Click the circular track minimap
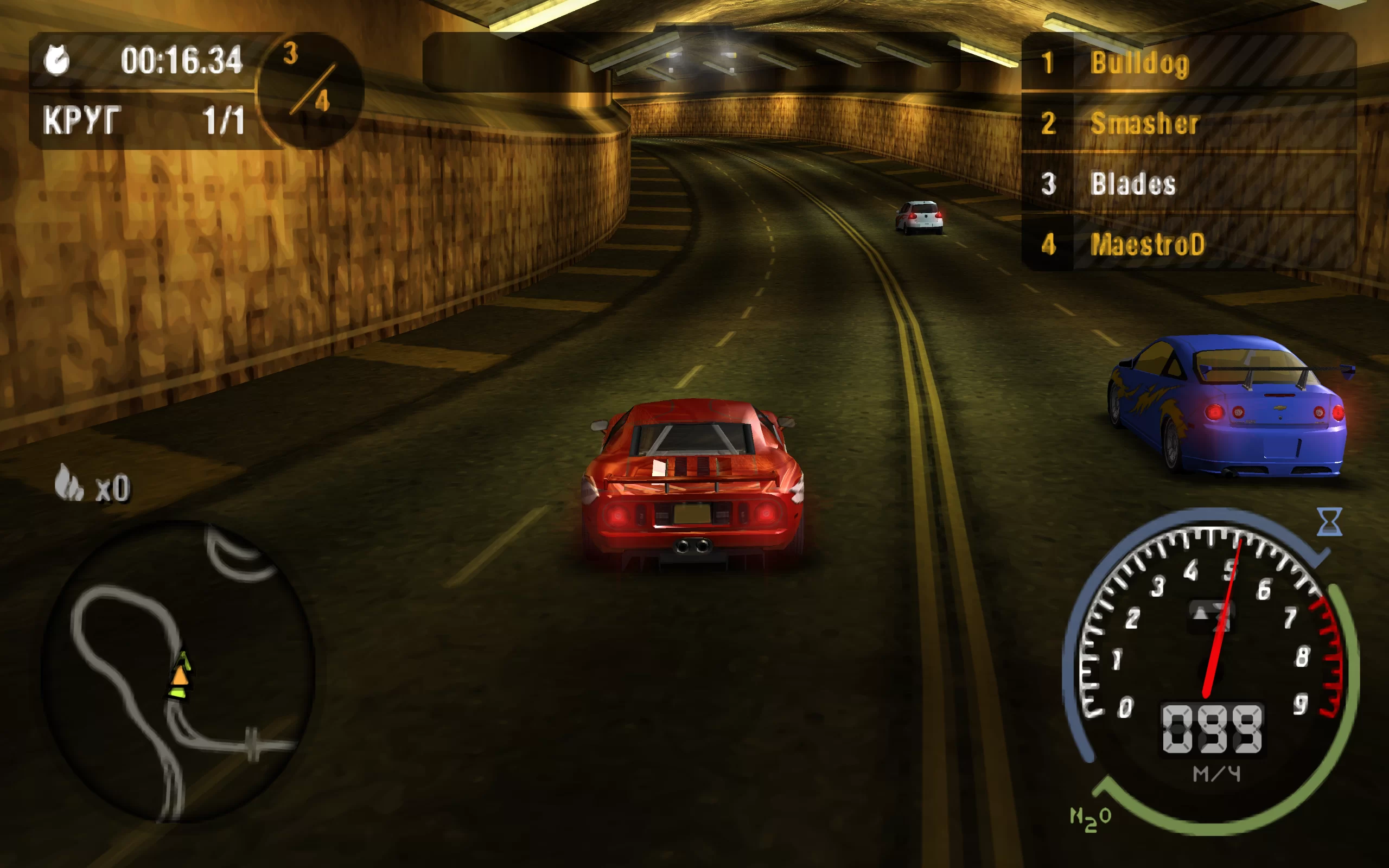 click(178, 671)
